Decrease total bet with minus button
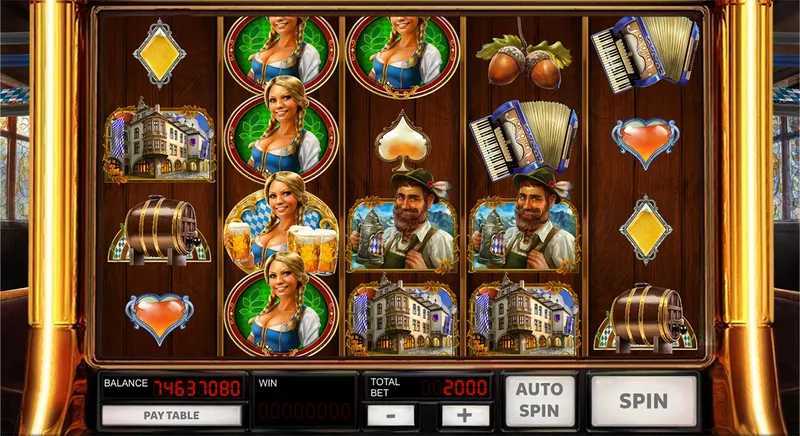The height and width of the screenshot is (436, 800). (397, 415)
